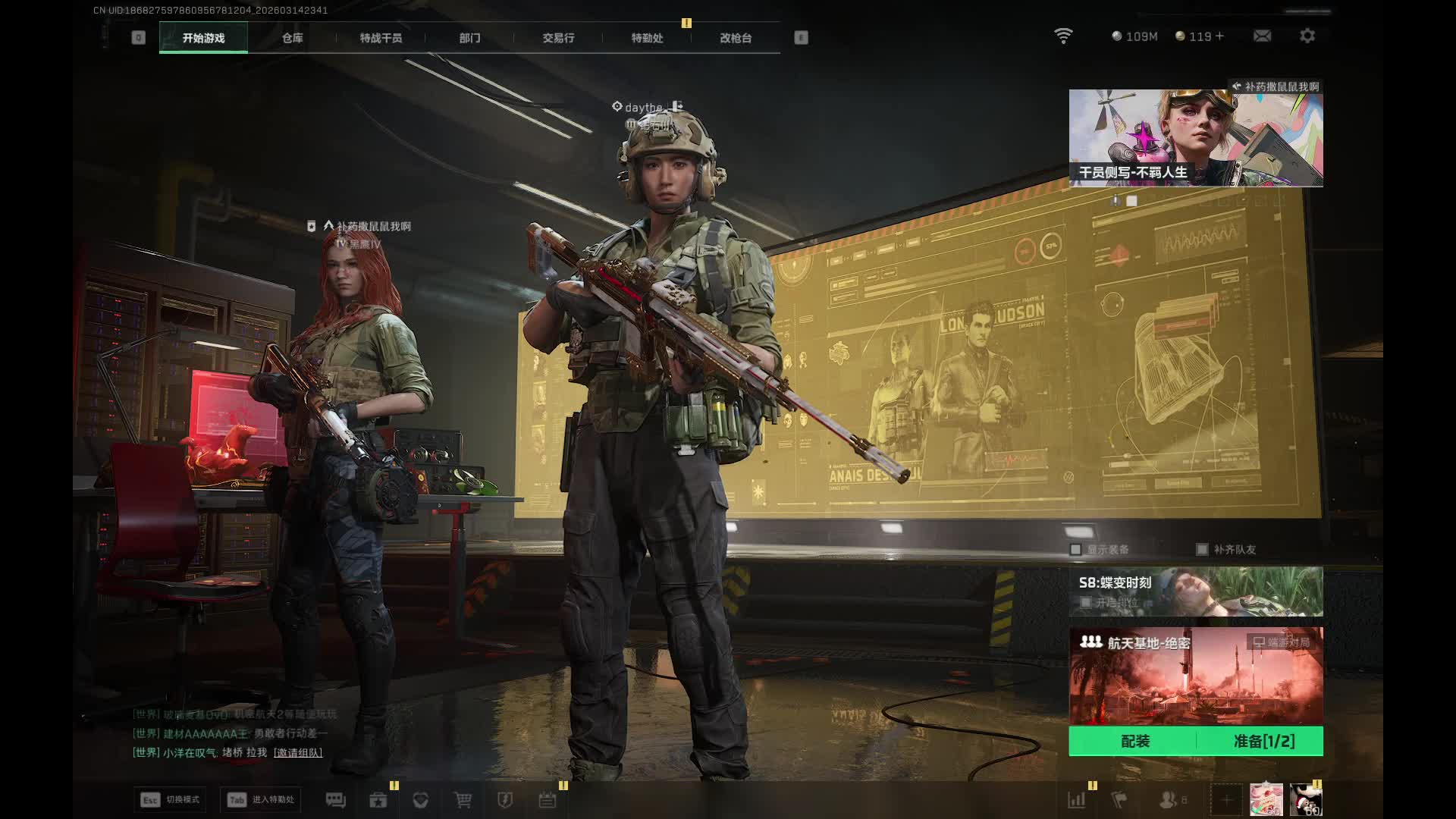Open the 特战干员 operators tab

coord(381,38)
